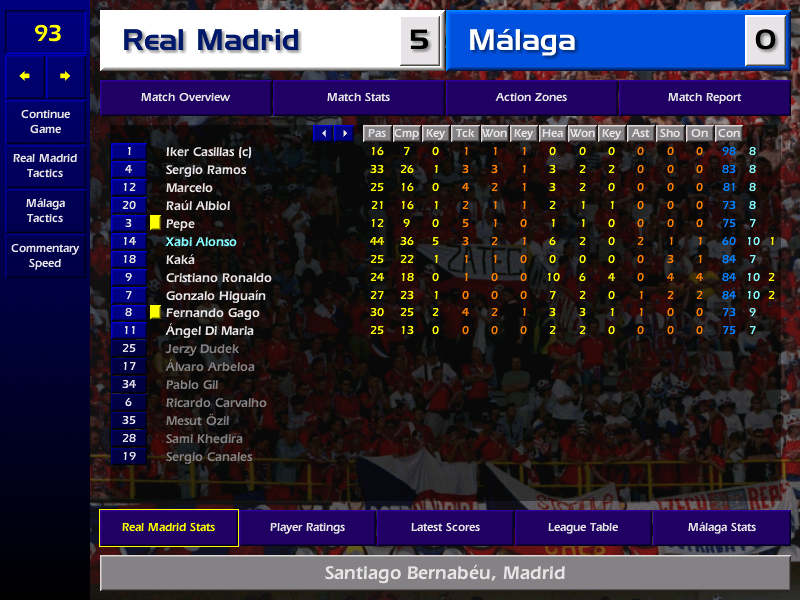Show Player Ratings
This screenshot has height=600, width=800.
(x=307, y=528)
